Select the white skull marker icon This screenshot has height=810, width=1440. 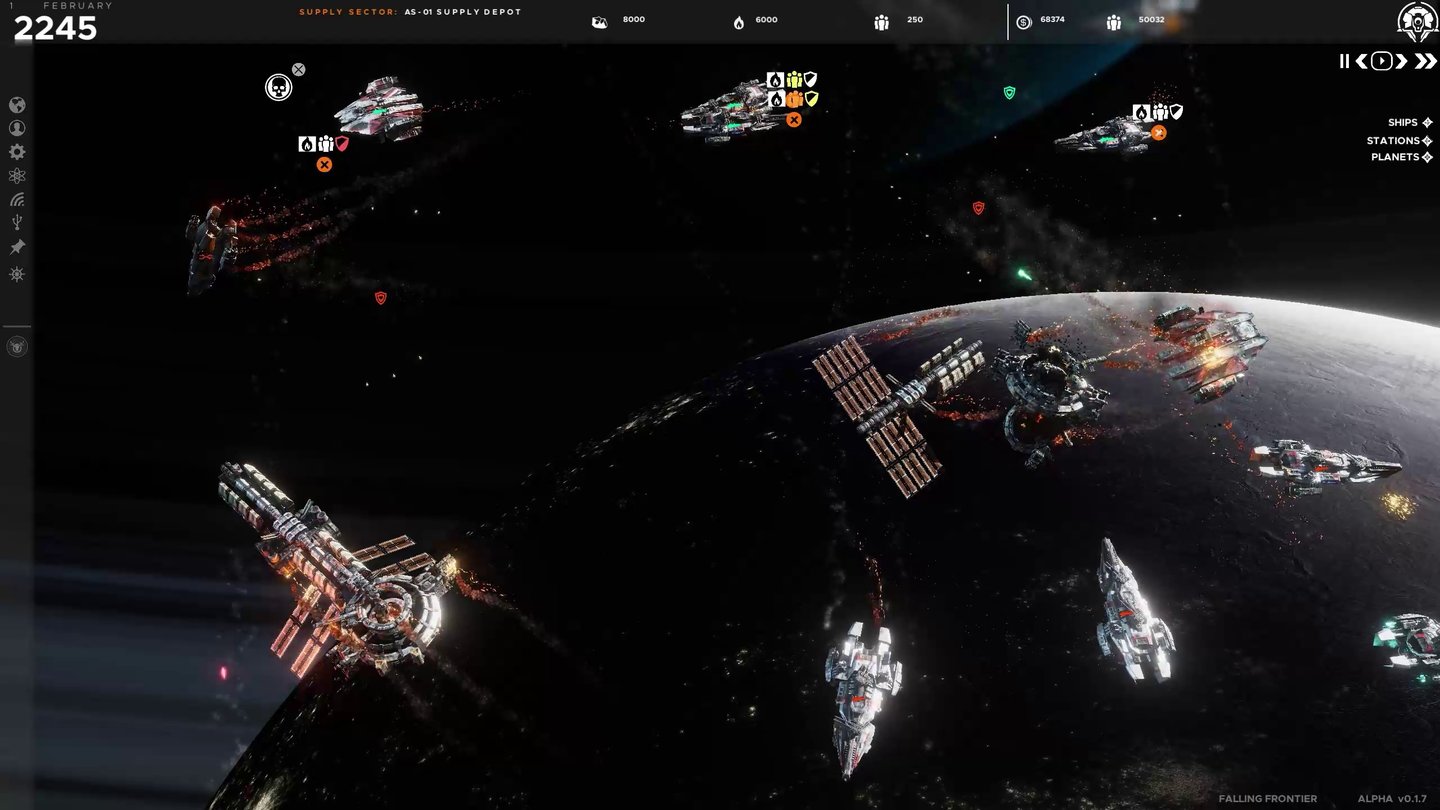coord(278,88)
